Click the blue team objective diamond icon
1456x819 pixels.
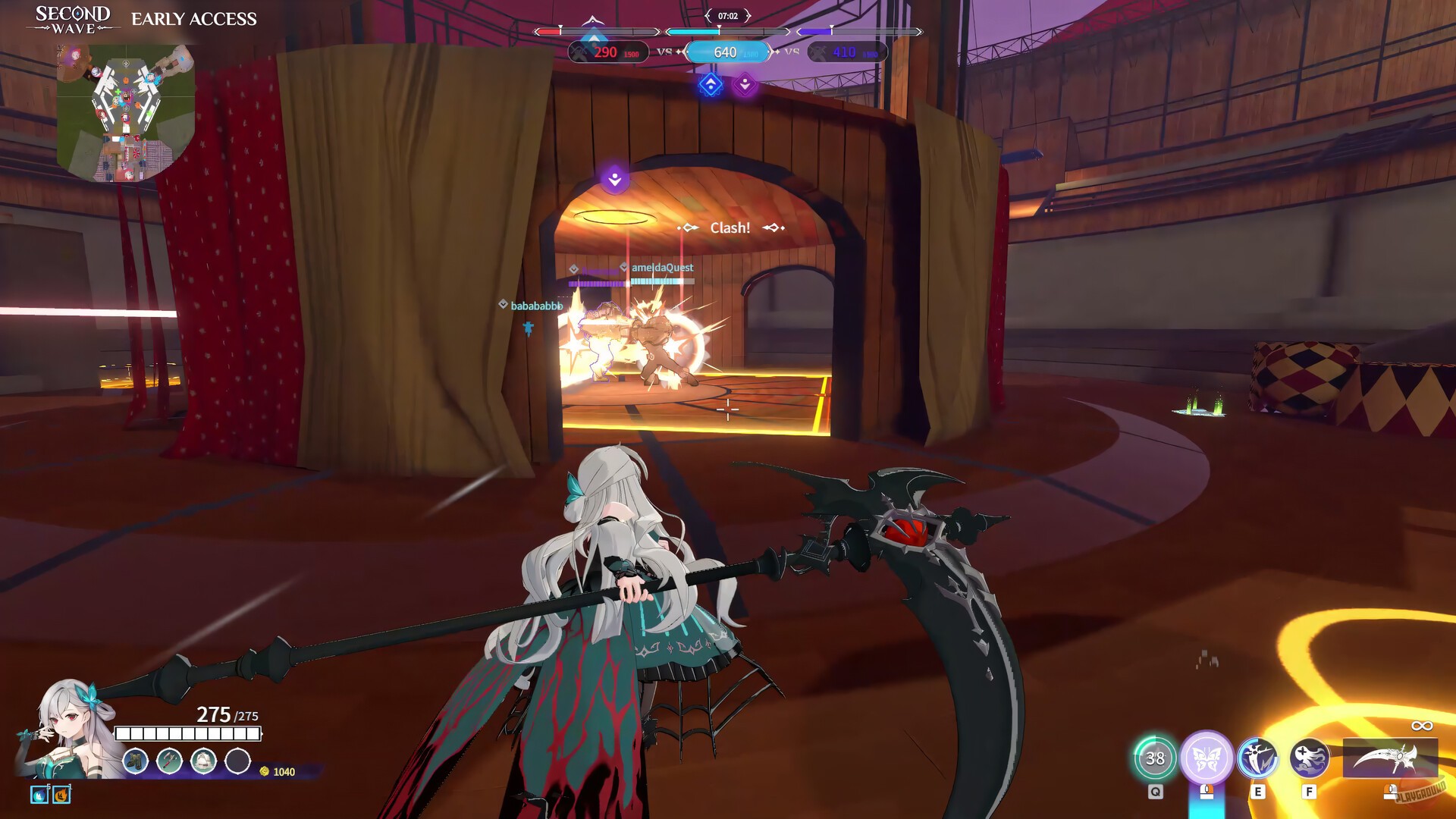click(x=710, y=85)
